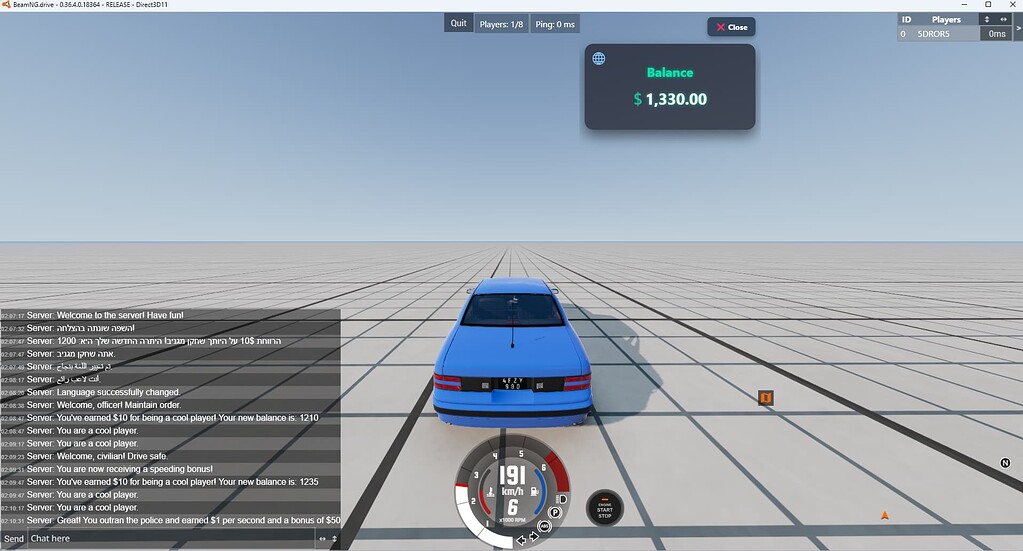
Task: Click the globe icon in the Balance panel
Action: click(x=599, y=59)
